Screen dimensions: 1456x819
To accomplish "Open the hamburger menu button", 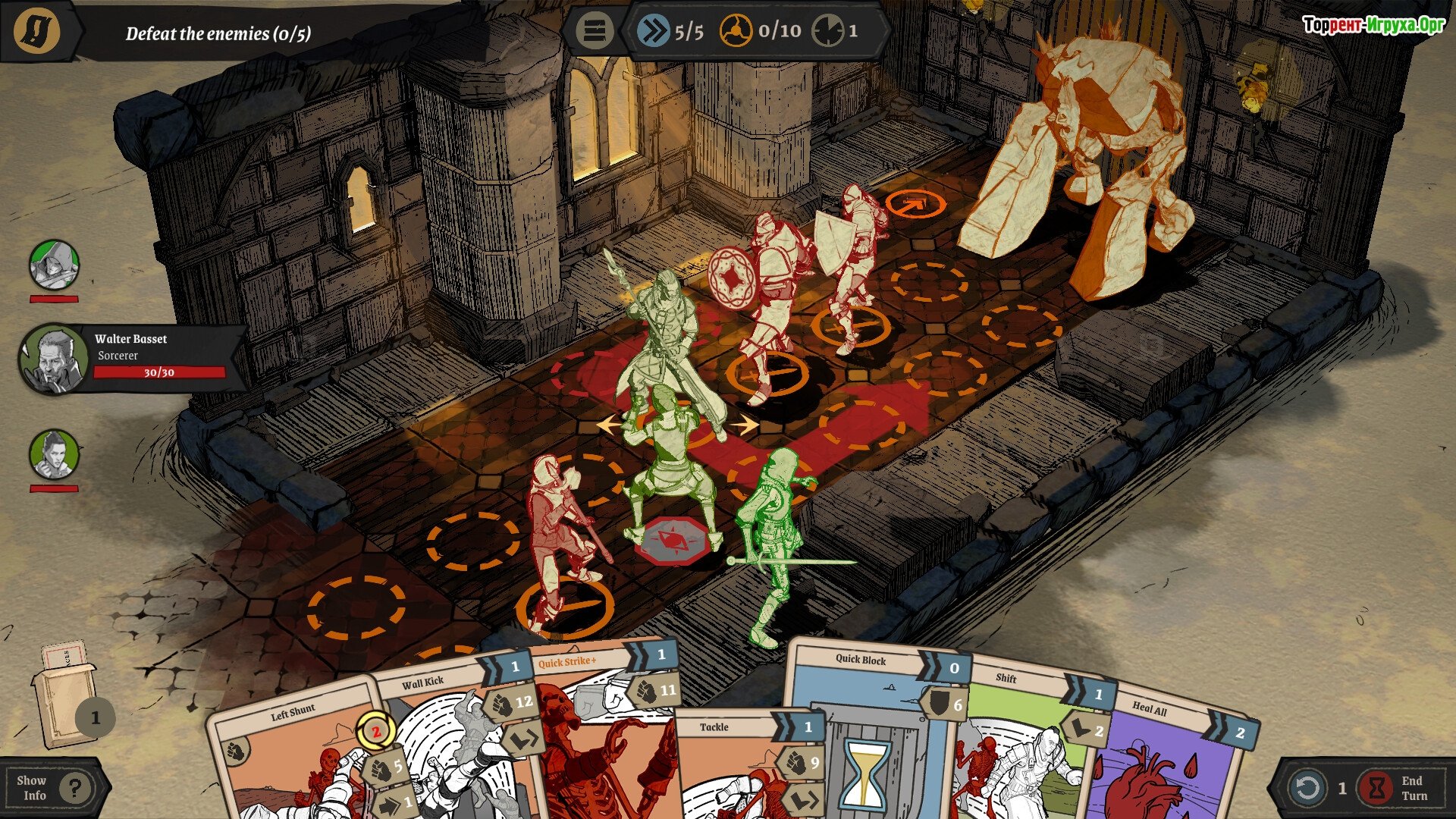I will [594, 31].
